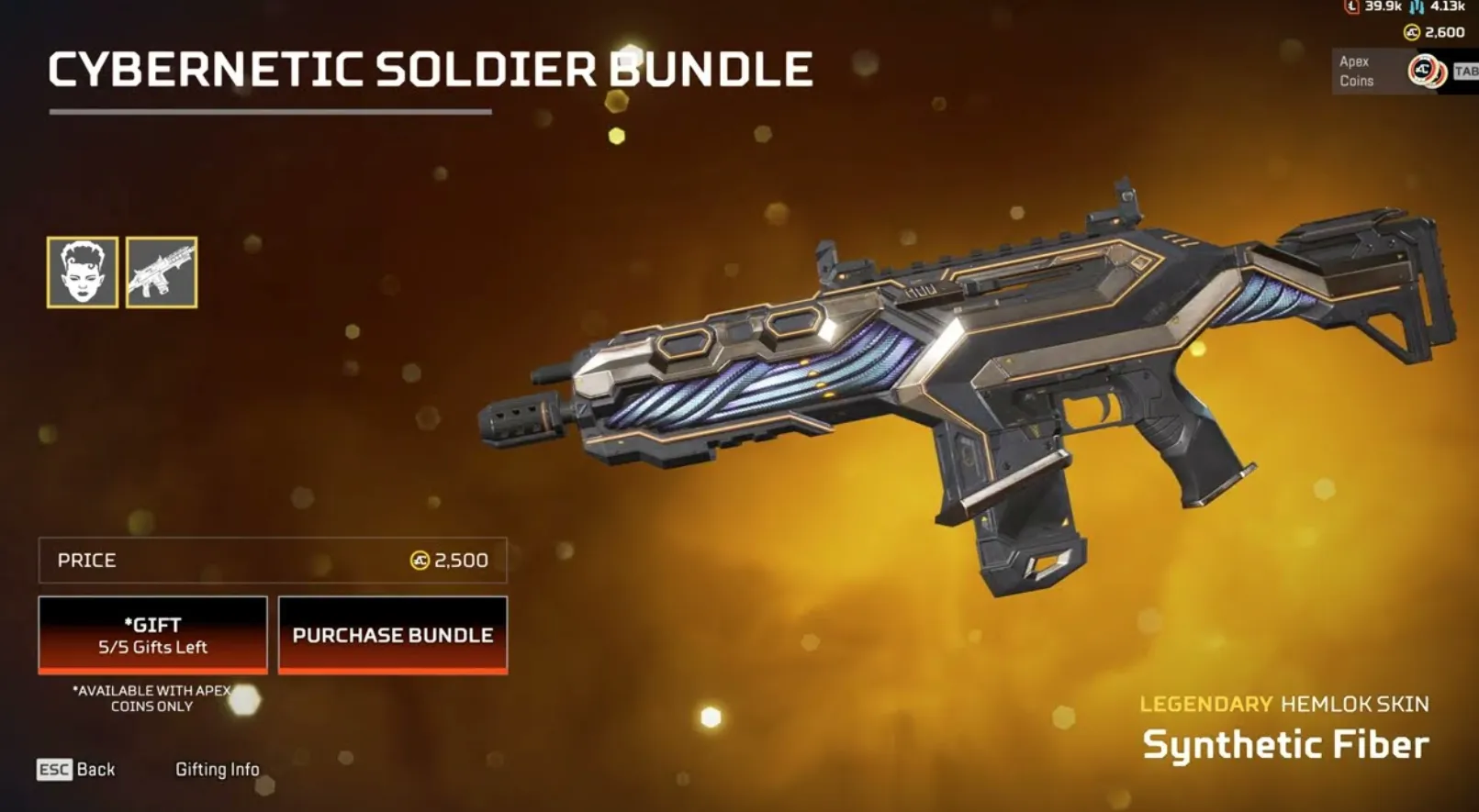Click the Gift button showing 5/5 Gifts Left
The height and width of the screenshot is (812, 1479).
(x=151, y=635)
